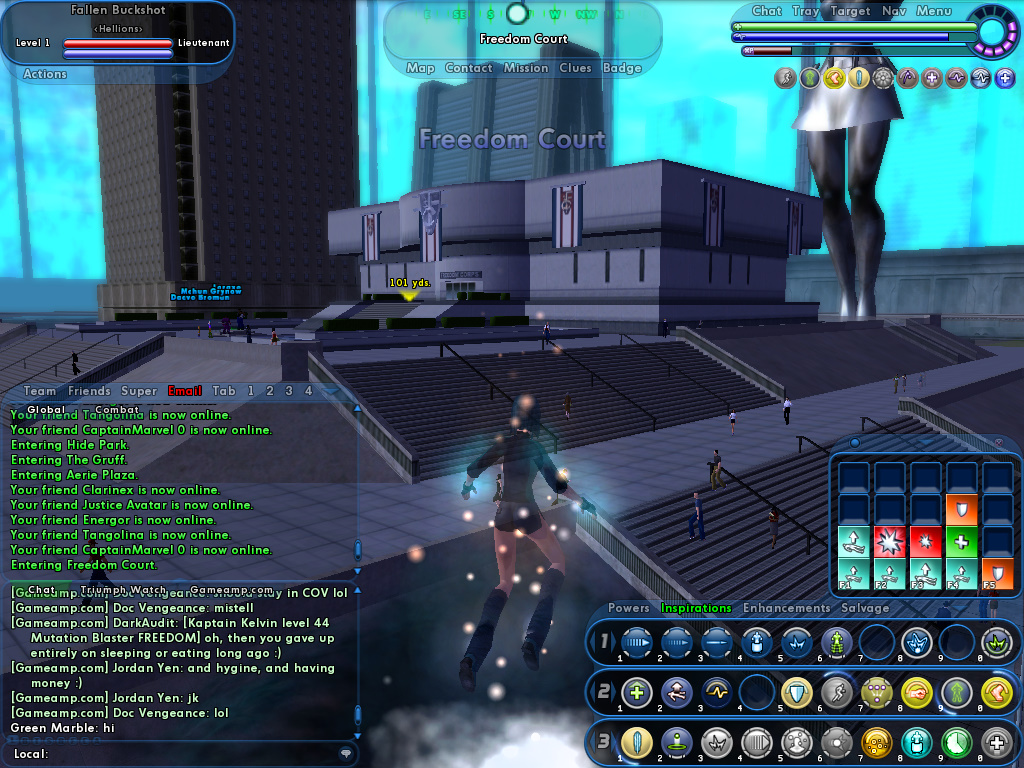Select the Powers tab

(629, 608)
